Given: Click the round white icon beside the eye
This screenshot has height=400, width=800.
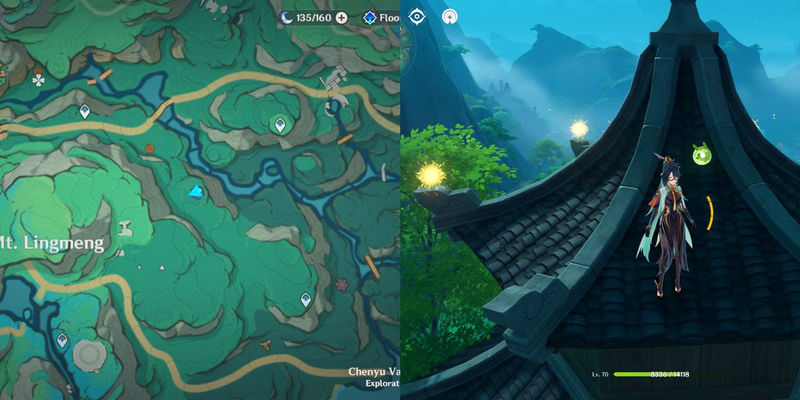Looking at the screenshot, I should (450, 16).
